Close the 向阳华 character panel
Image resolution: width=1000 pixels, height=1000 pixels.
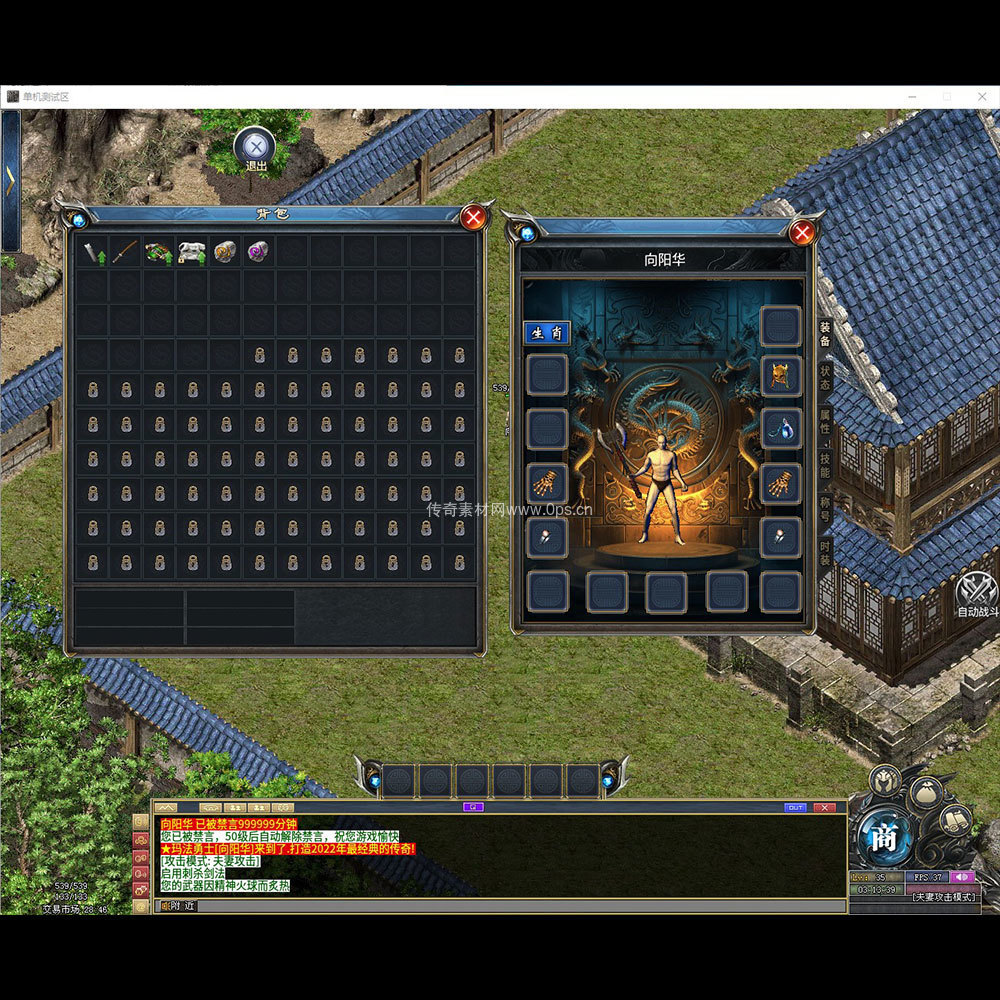point(802,233)
